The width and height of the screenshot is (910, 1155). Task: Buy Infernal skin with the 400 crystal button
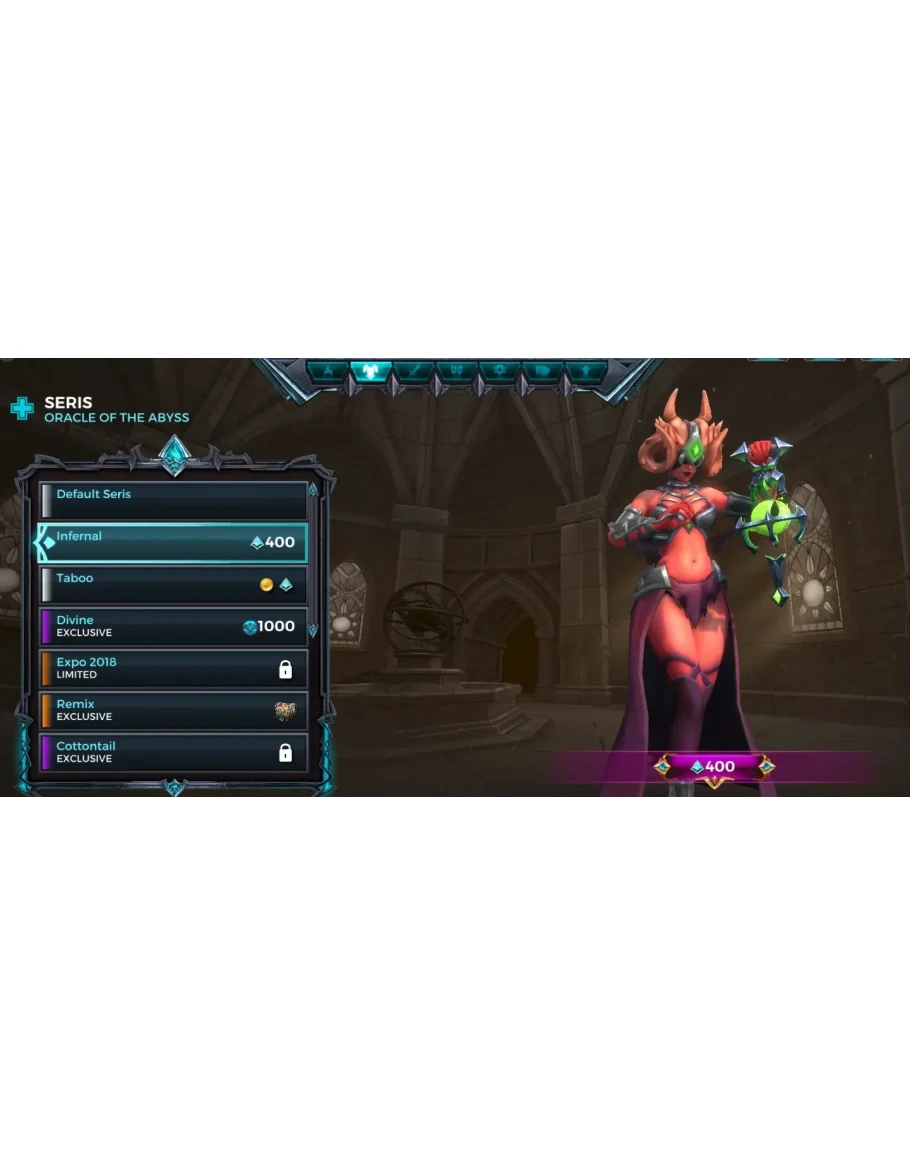tap(714, 766)
